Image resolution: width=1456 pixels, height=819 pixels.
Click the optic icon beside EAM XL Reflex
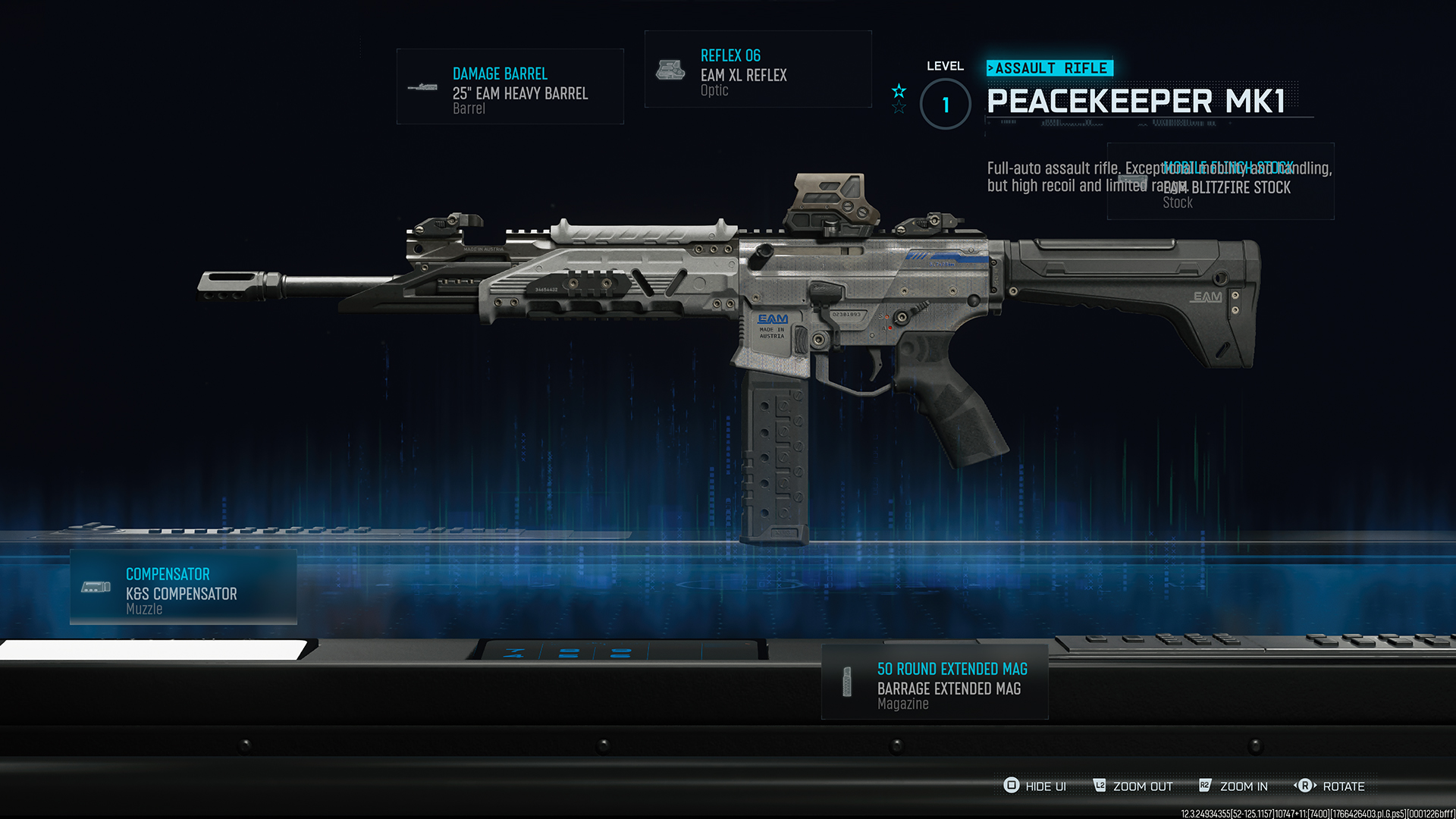pos(670,68)
